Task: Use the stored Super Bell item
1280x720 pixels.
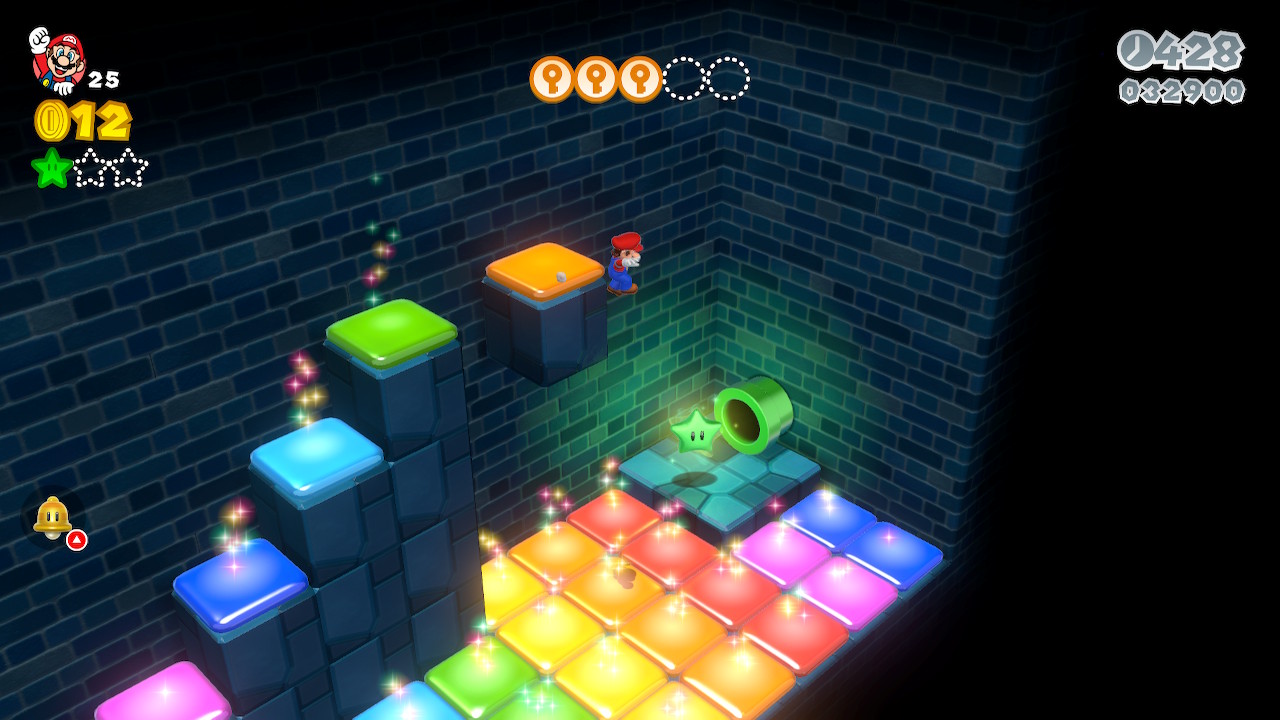Action: click(53, 518)
